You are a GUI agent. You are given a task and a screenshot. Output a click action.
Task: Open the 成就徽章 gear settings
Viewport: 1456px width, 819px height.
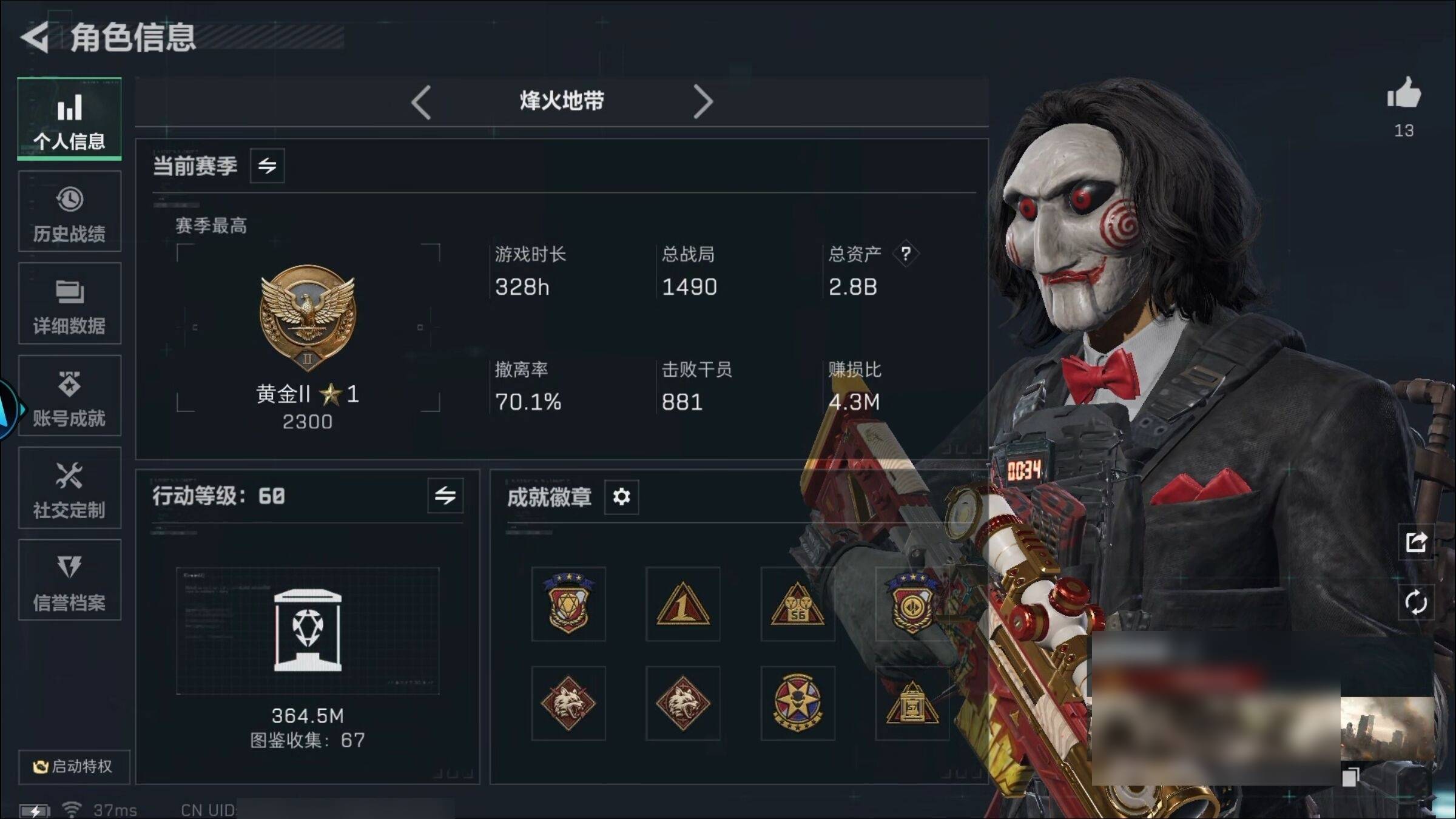621,497
